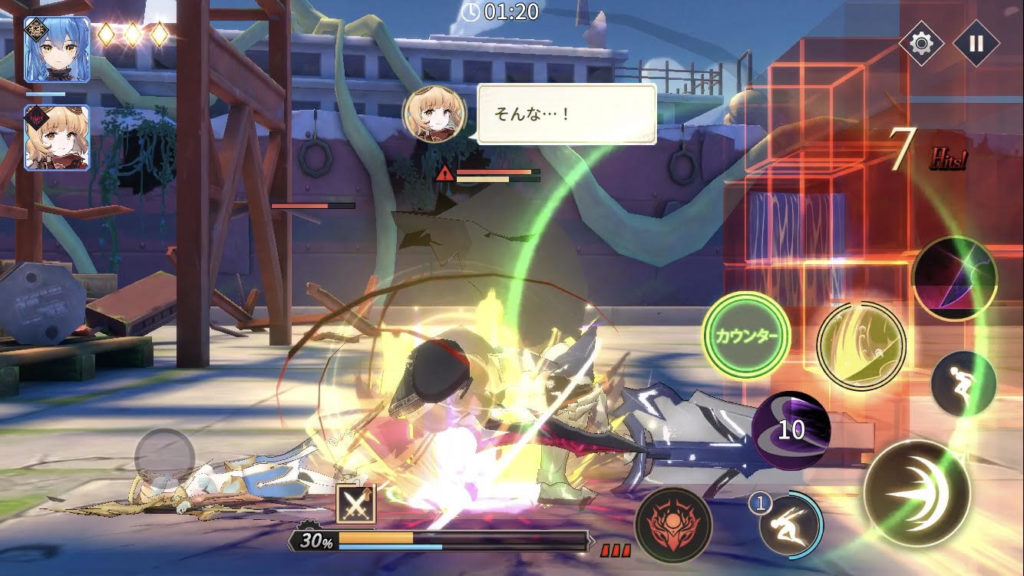Activate the purple skill showing 10
Viewport: 1024px width, 576px height.
(x=791, y=431)
